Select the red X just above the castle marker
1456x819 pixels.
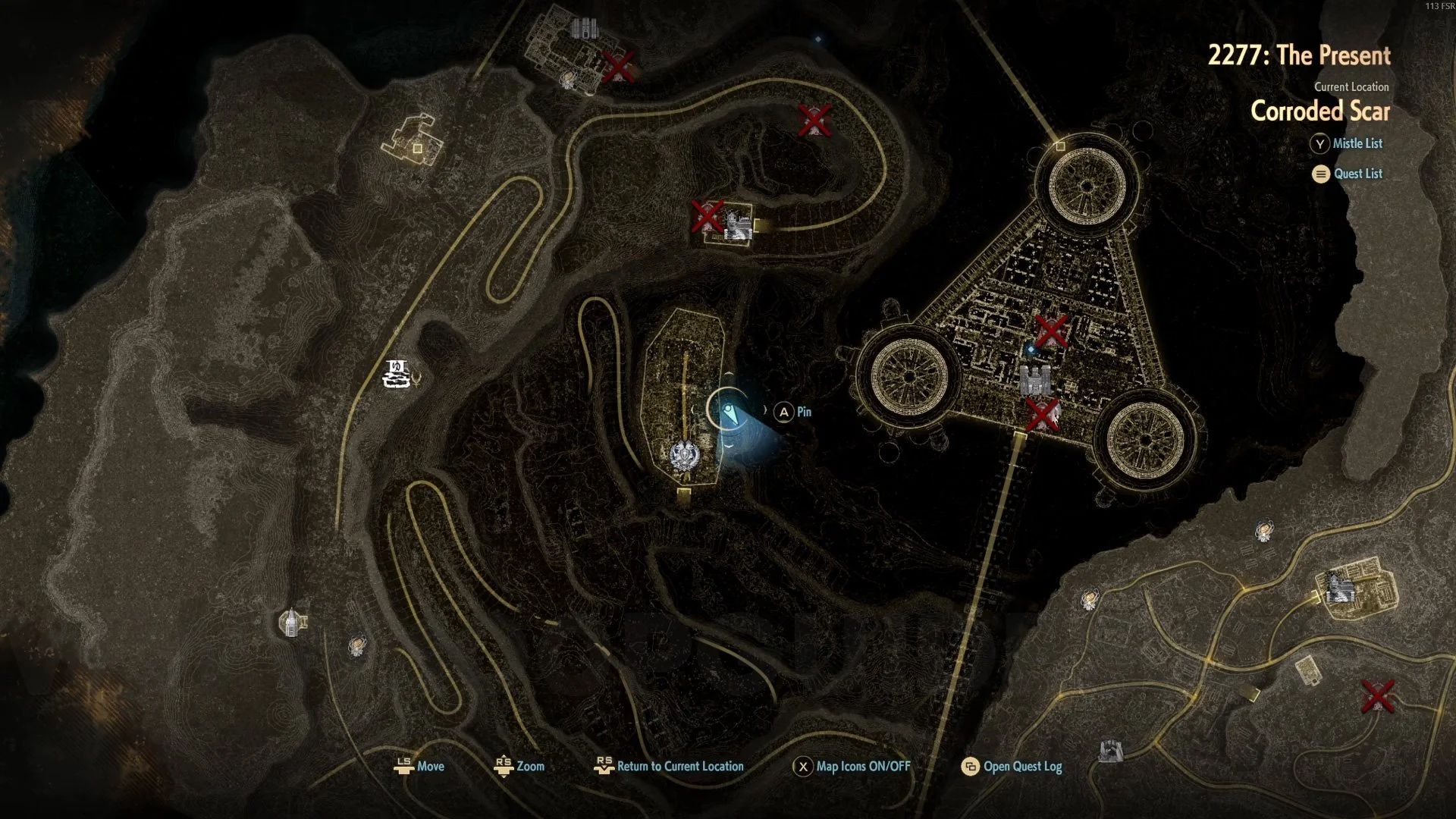(1051, 331)
